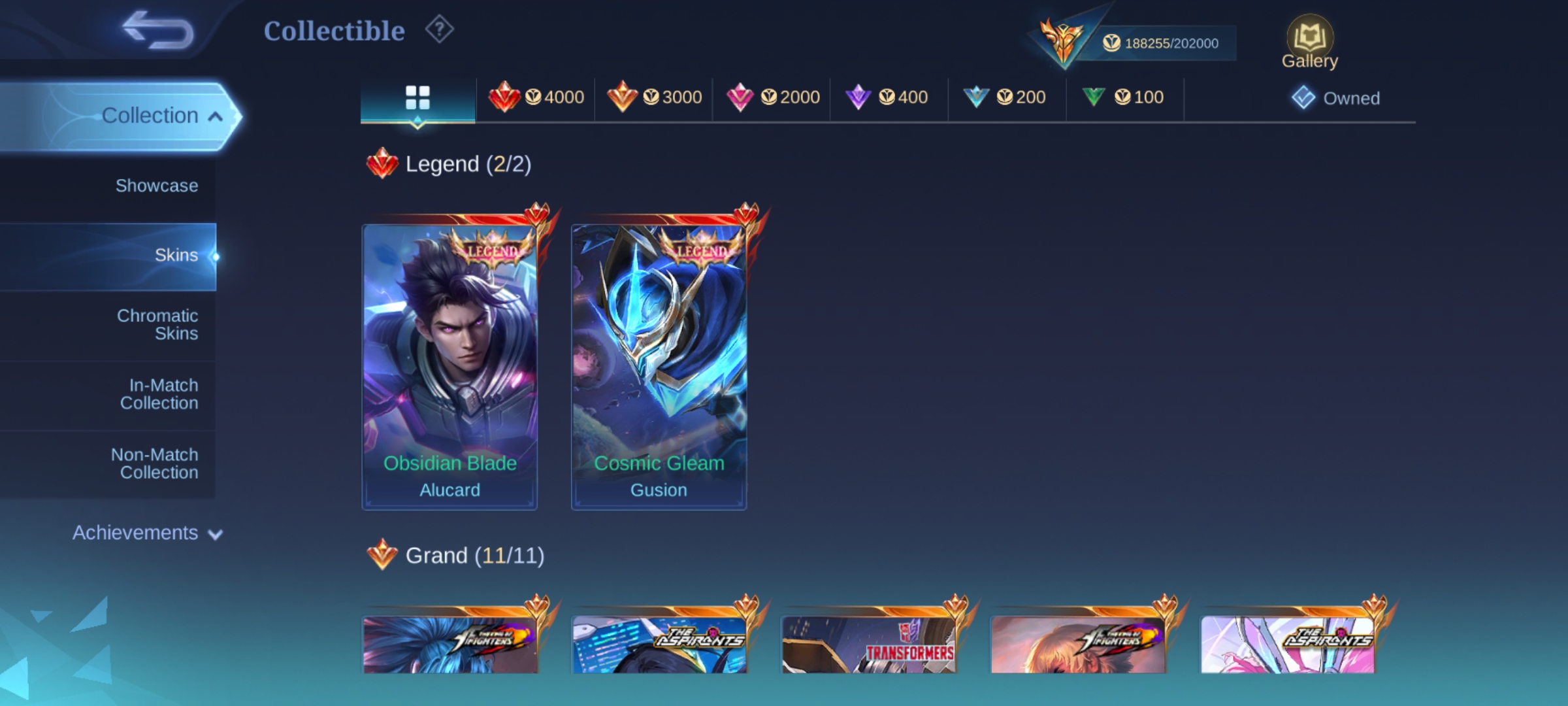Select Skins in the side menu

pos(175,255)
